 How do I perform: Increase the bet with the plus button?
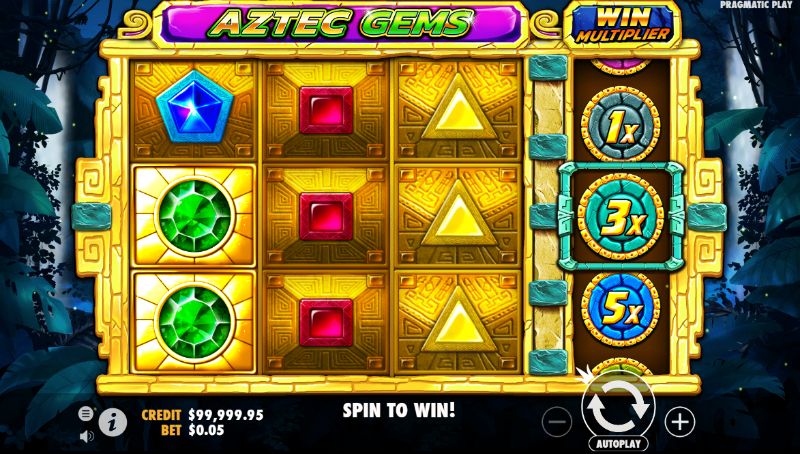pyautogui.click(x=679, y=422)
